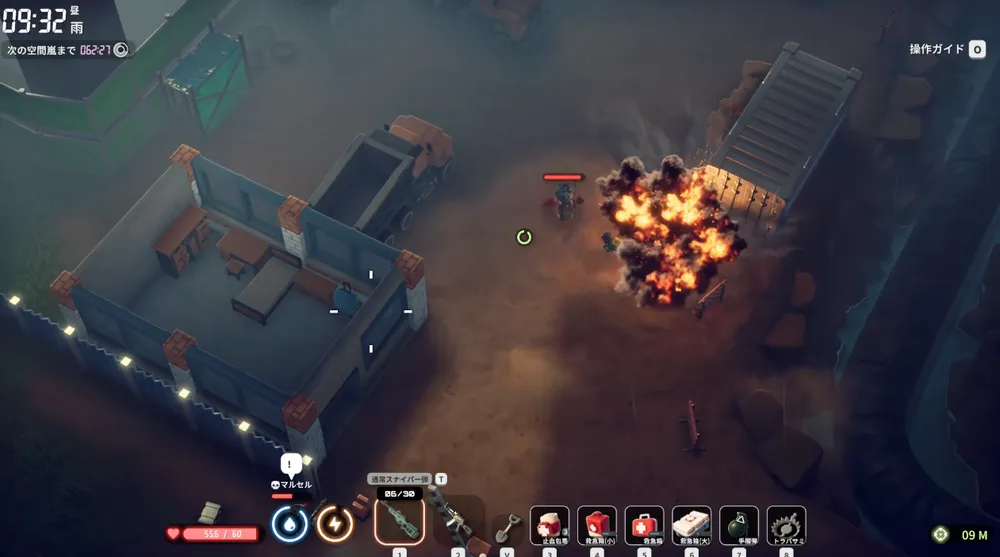The height and width of the screenshot is (557, 1000).
Task: Switch to the assault rifle slot
Action: (456, 521)
